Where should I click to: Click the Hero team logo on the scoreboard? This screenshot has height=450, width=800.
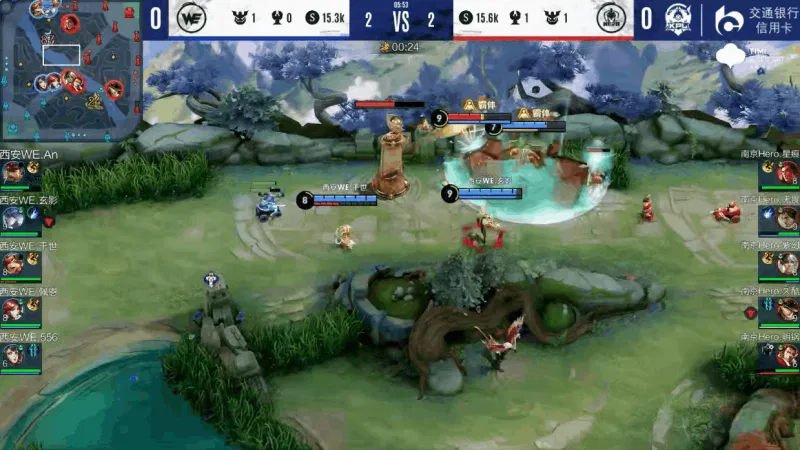point(610,18)
